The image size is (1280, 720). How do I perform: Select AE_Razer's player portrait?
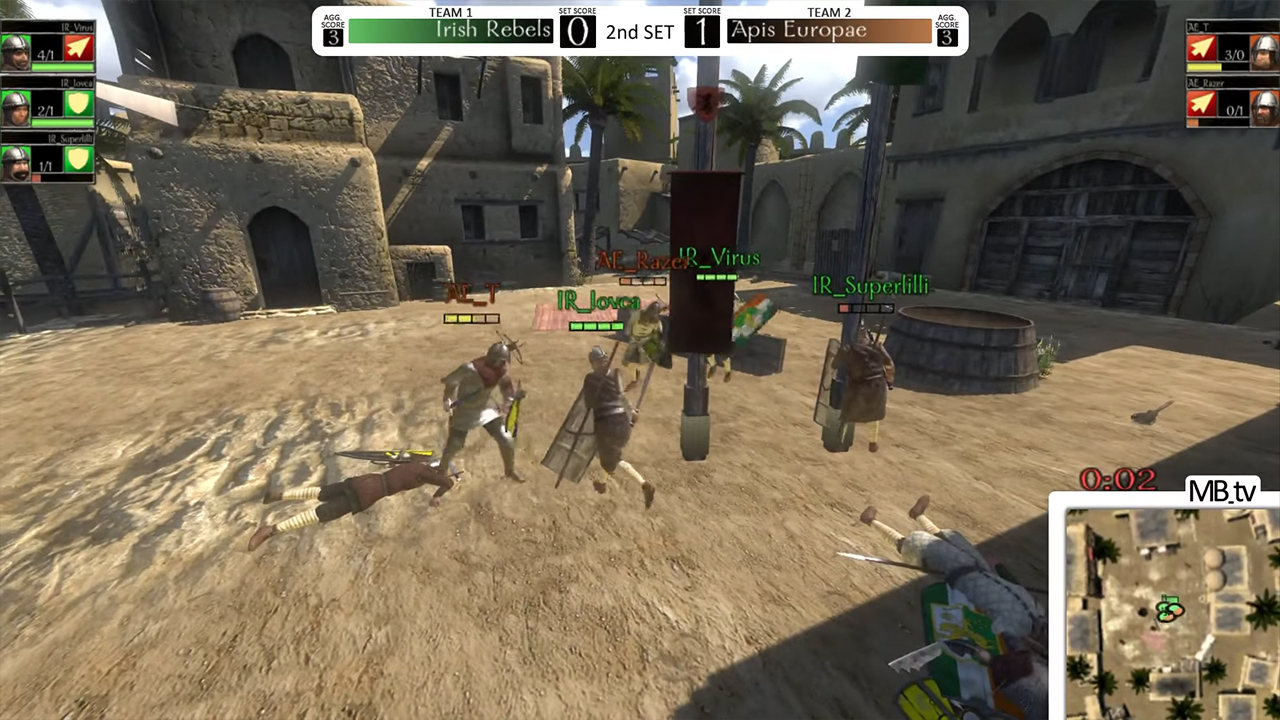pyautogui.click(x=1265, y=104)
